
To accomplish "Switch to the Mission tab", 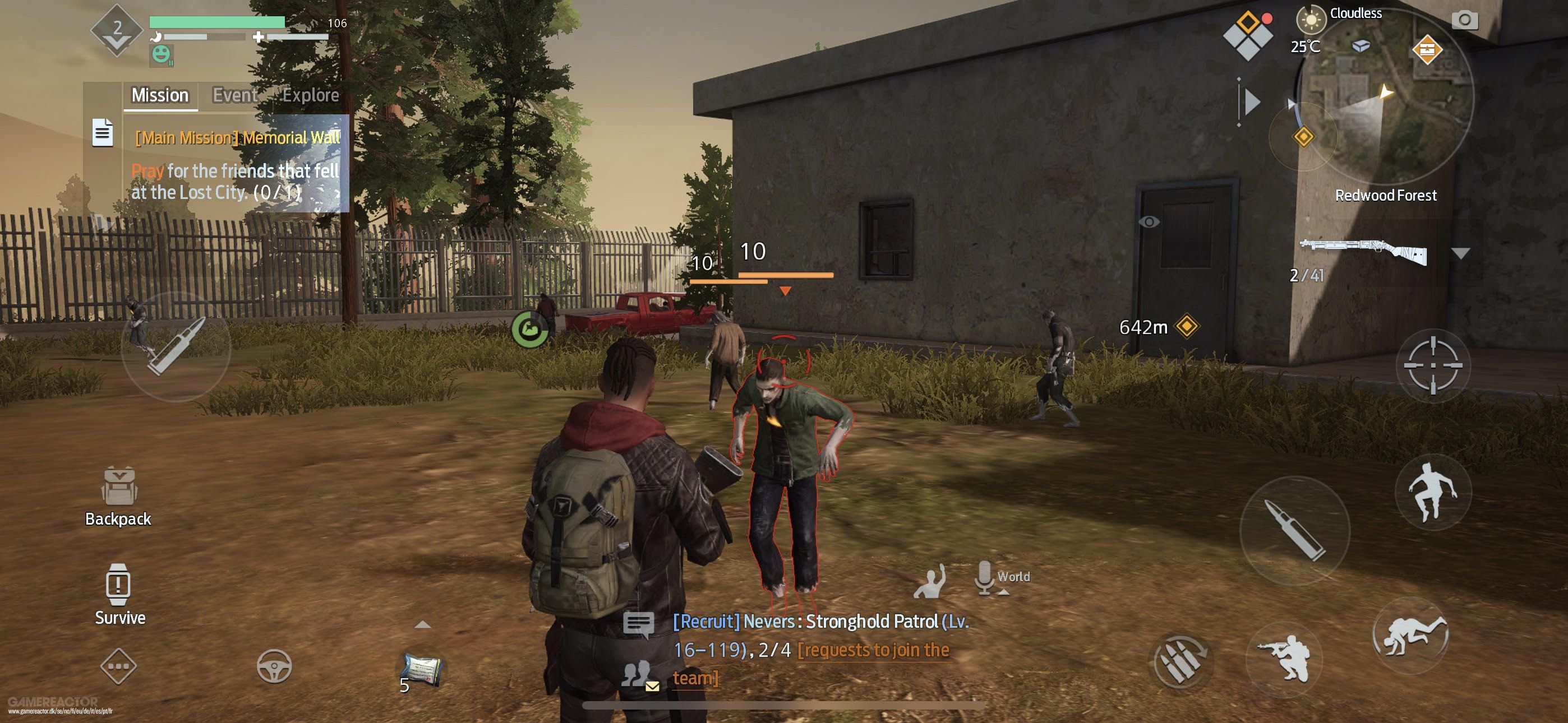I will click(x=160, y=95).
